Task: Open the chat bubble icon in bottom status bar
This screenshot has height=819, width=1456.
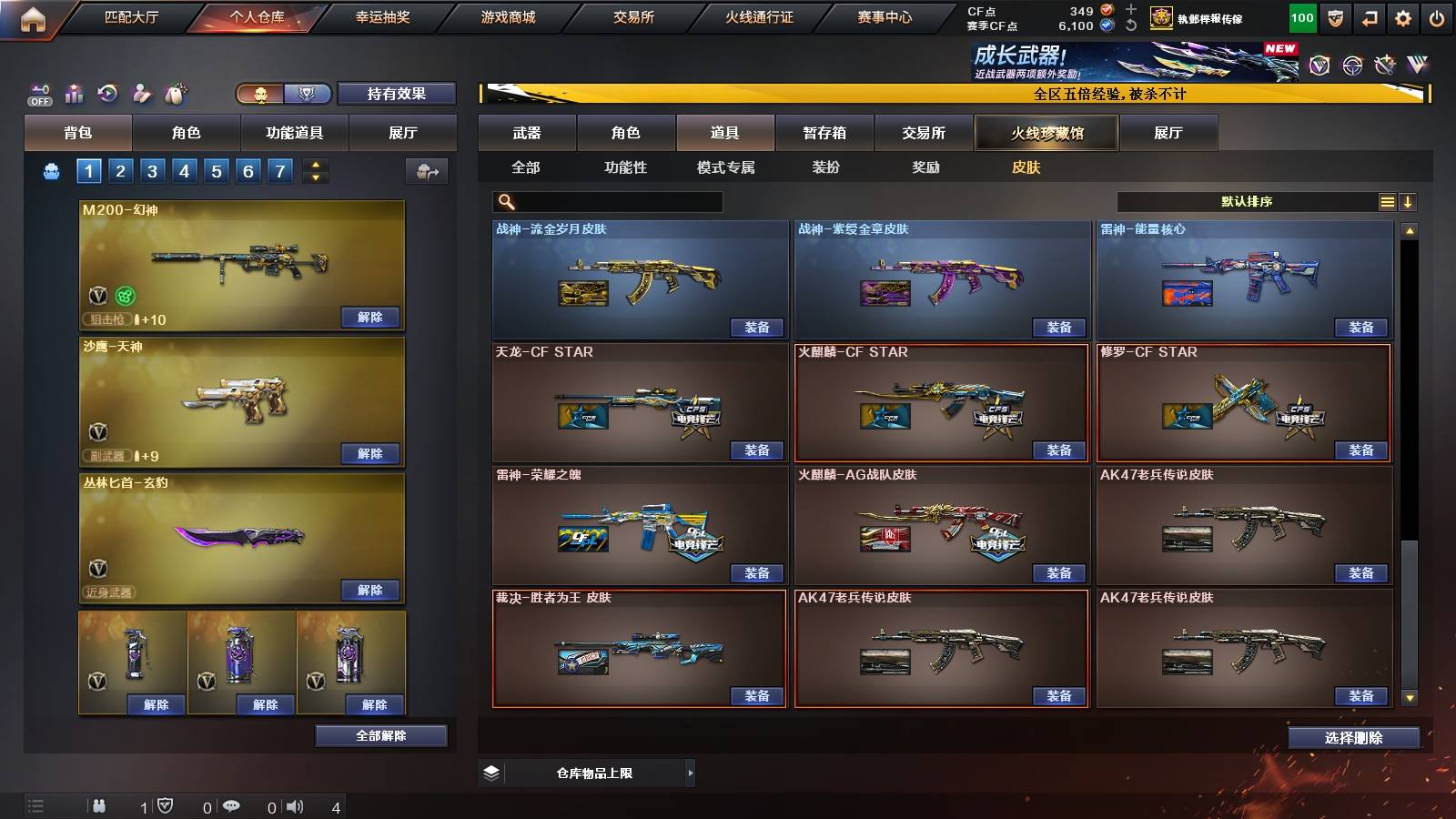Action: 233,806
